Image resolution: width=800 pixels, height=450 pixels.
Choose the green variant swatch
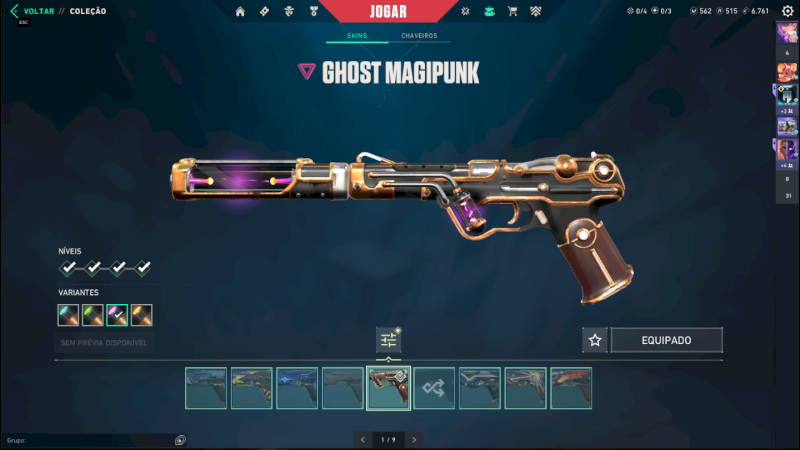pyautogui.click(x=93, y=316)
